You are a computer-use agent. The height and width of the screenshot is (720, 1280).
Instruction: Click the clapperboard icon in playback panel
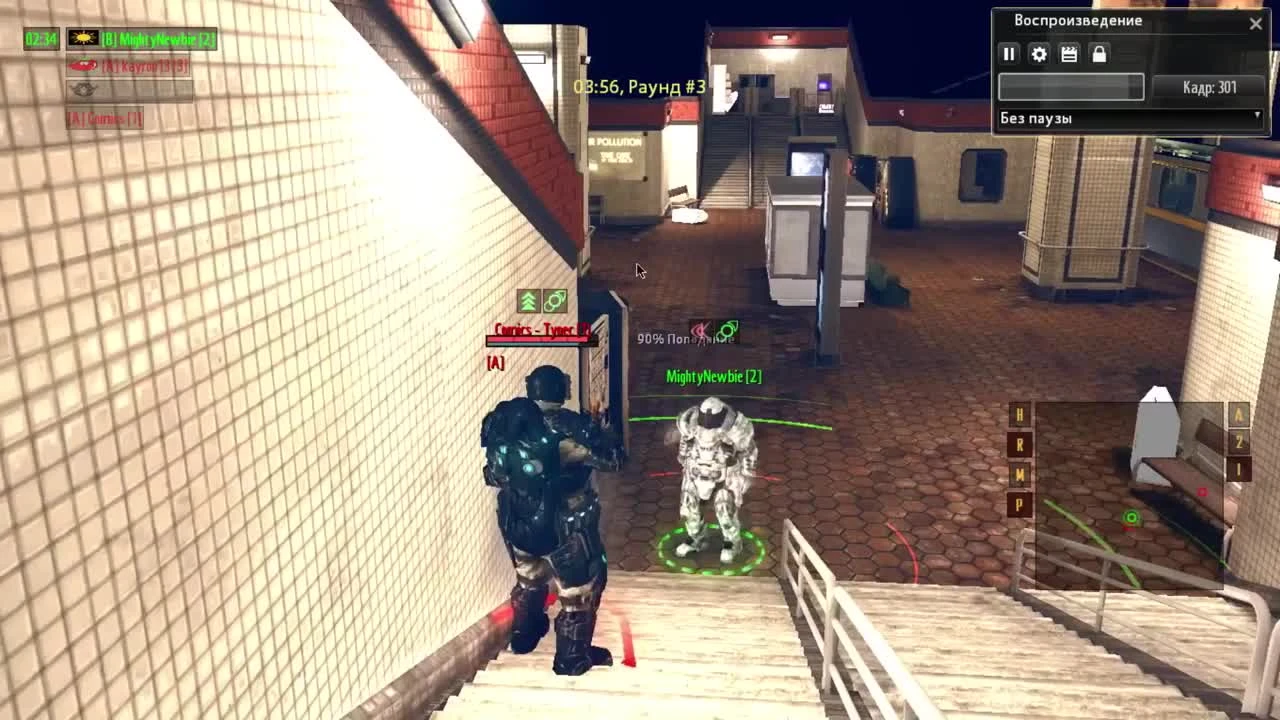coord(1068,55)
